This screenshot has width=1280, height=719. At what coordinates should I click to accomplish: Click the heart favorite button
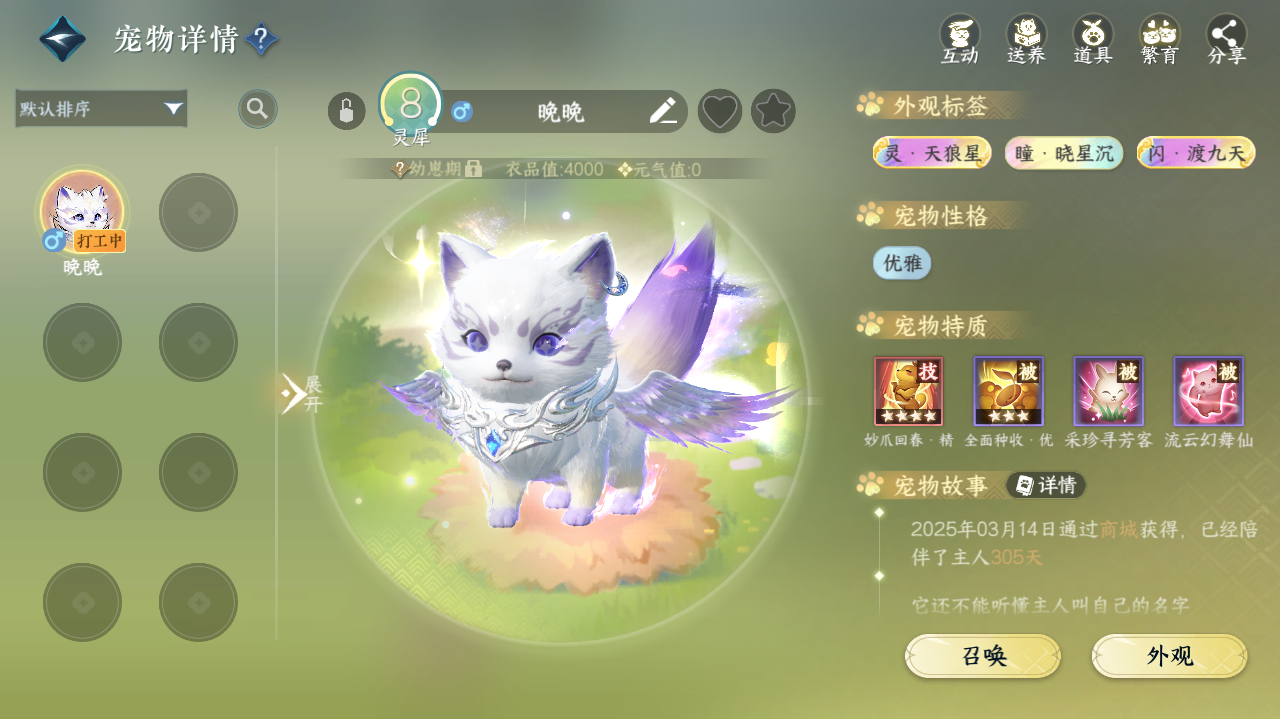click(719, 111)
